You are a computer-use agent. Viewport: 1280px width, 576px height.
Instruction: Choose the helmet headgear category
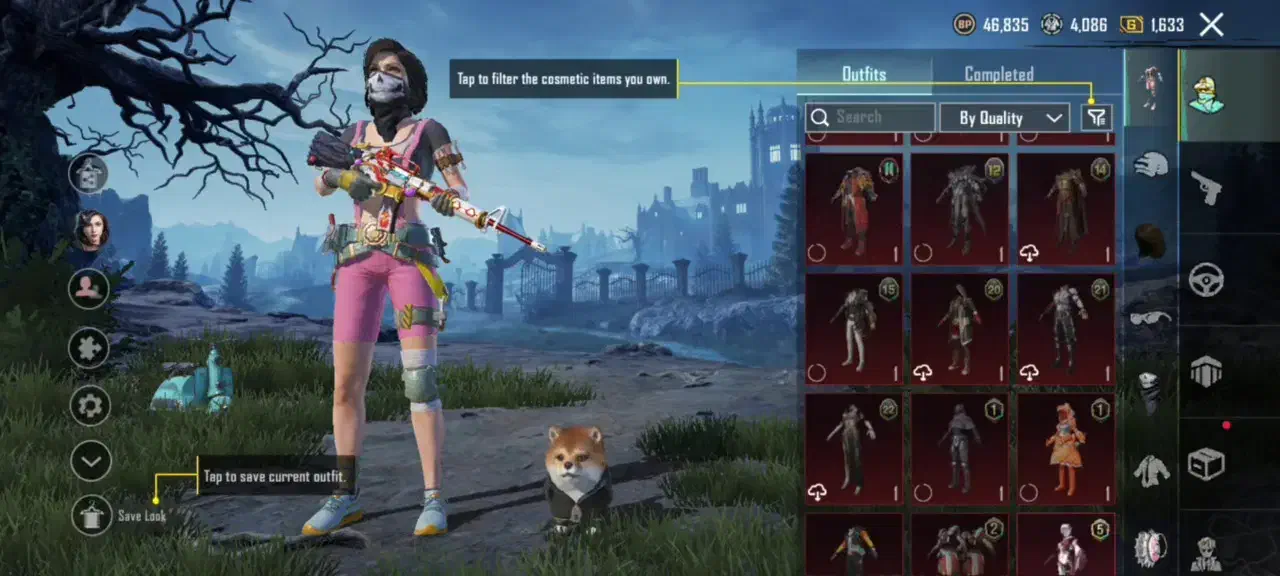point(1151,164)
